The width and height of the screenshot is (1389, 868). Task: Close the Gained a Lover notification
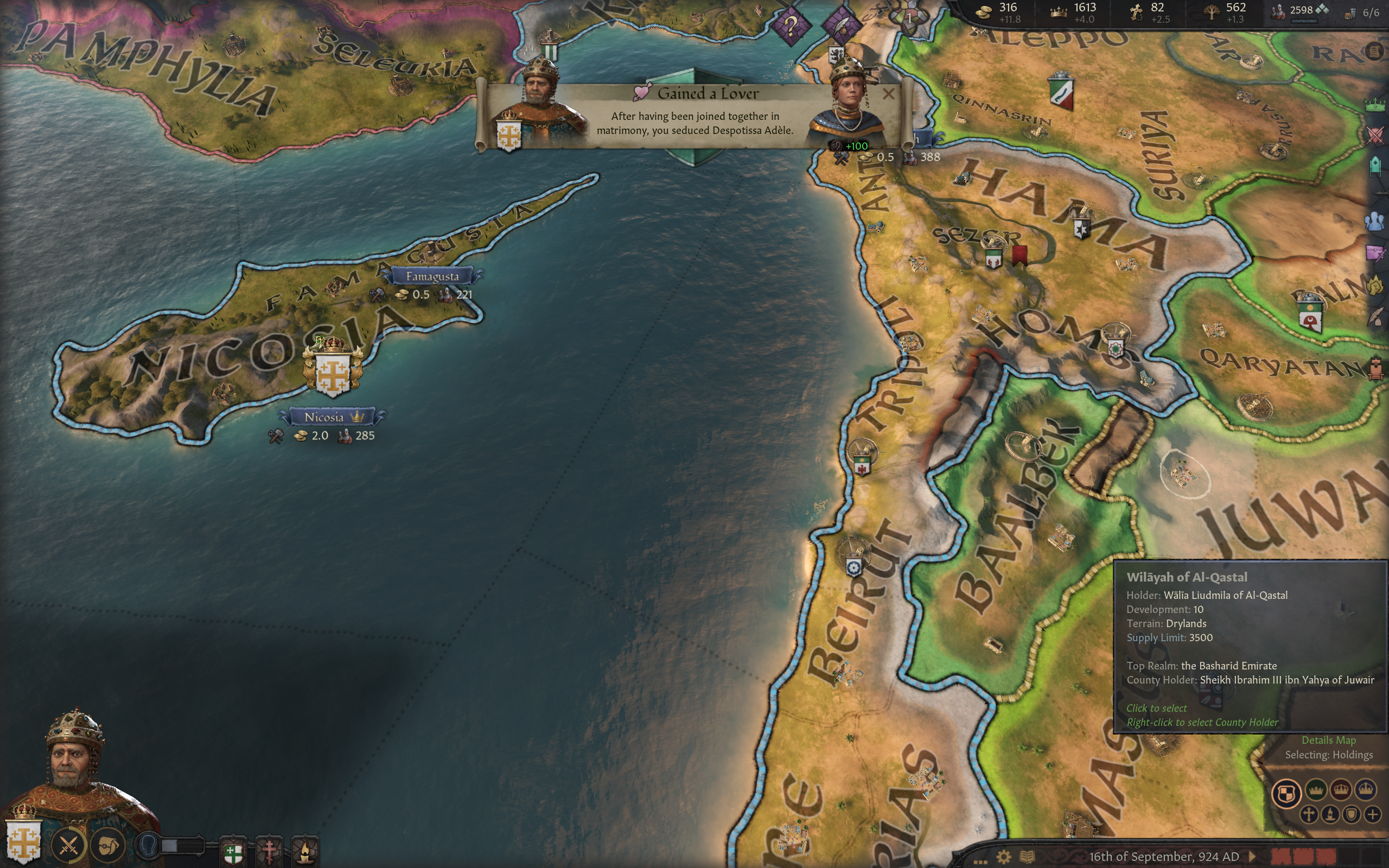click(x=888, y=93)
